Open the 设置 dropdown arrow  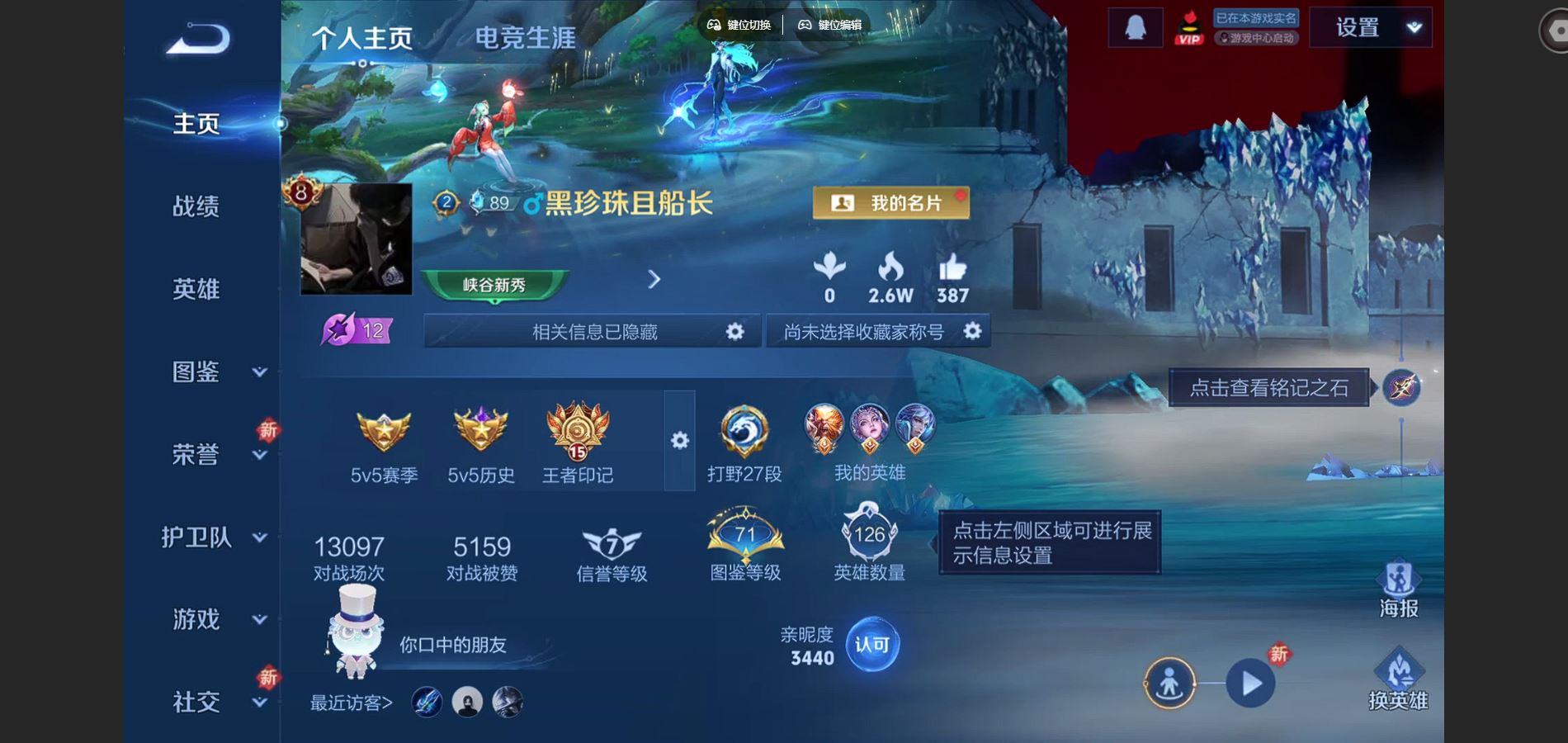click(1413, 26)
